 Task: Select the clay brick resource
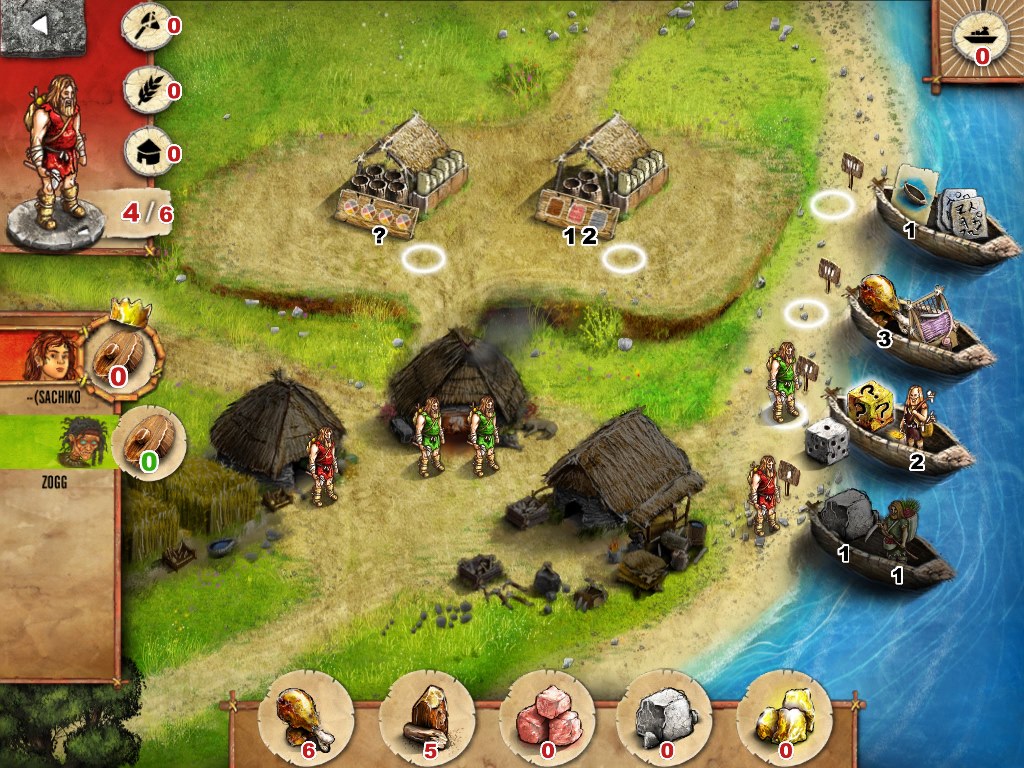(x=547, y=716)
